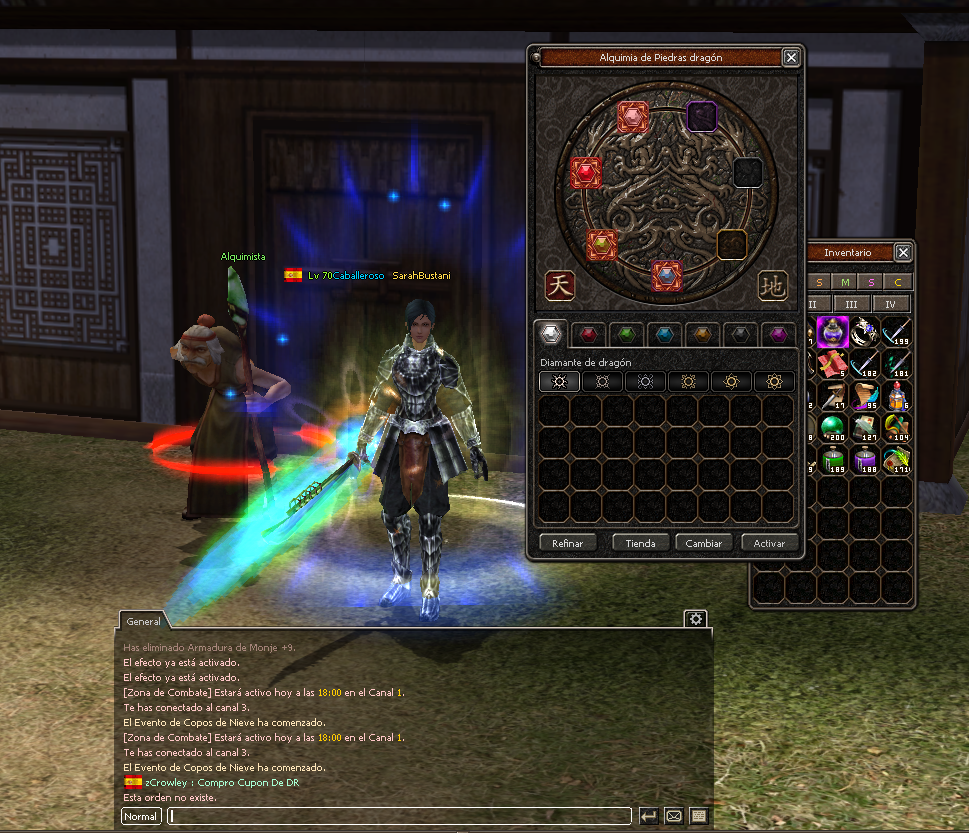This screenshot has height=833, width=969.
Task: Change the Normal chat mode button
Action: (x=141, y=816)
